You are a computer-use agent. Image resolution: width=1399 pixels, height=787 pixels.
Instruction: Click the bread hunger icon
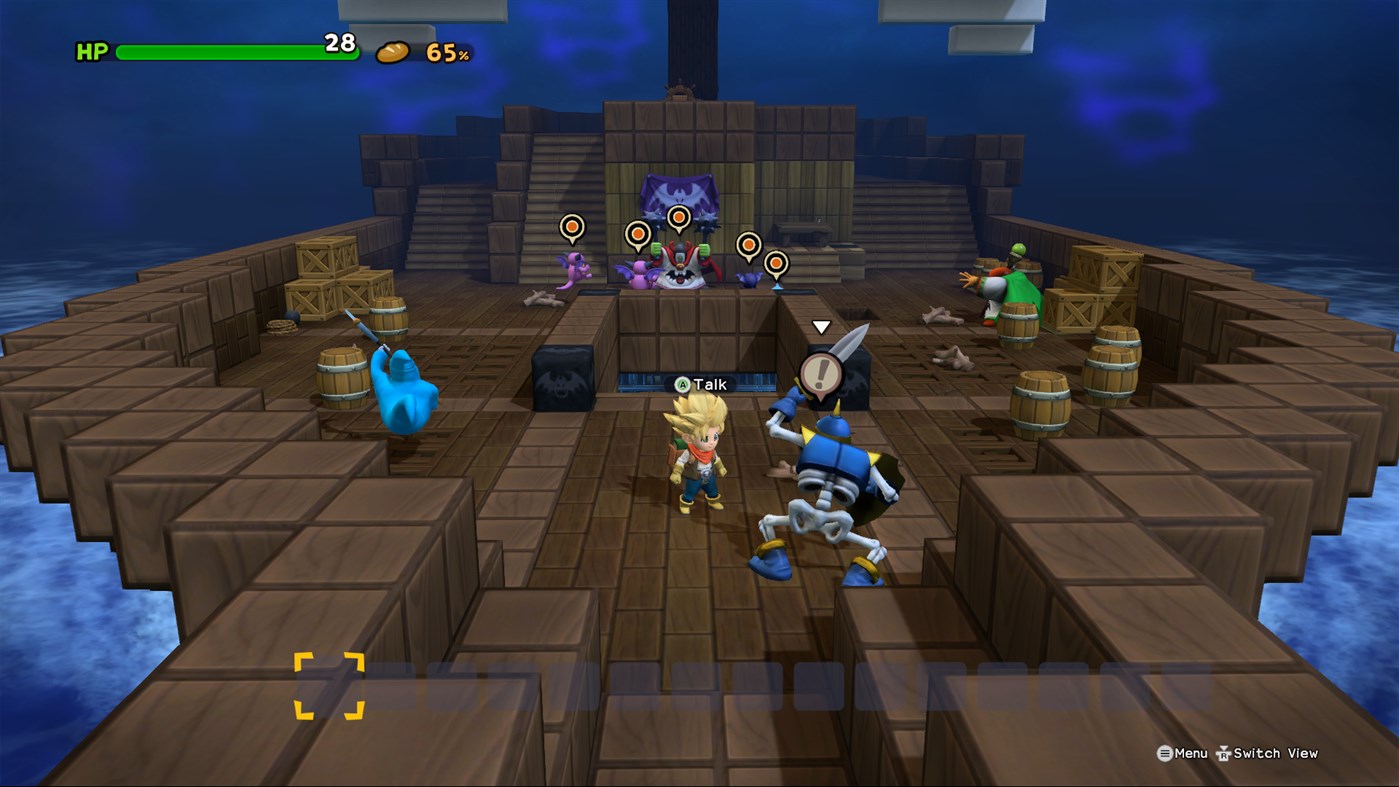pyautogui.click(x=396, y=46)
